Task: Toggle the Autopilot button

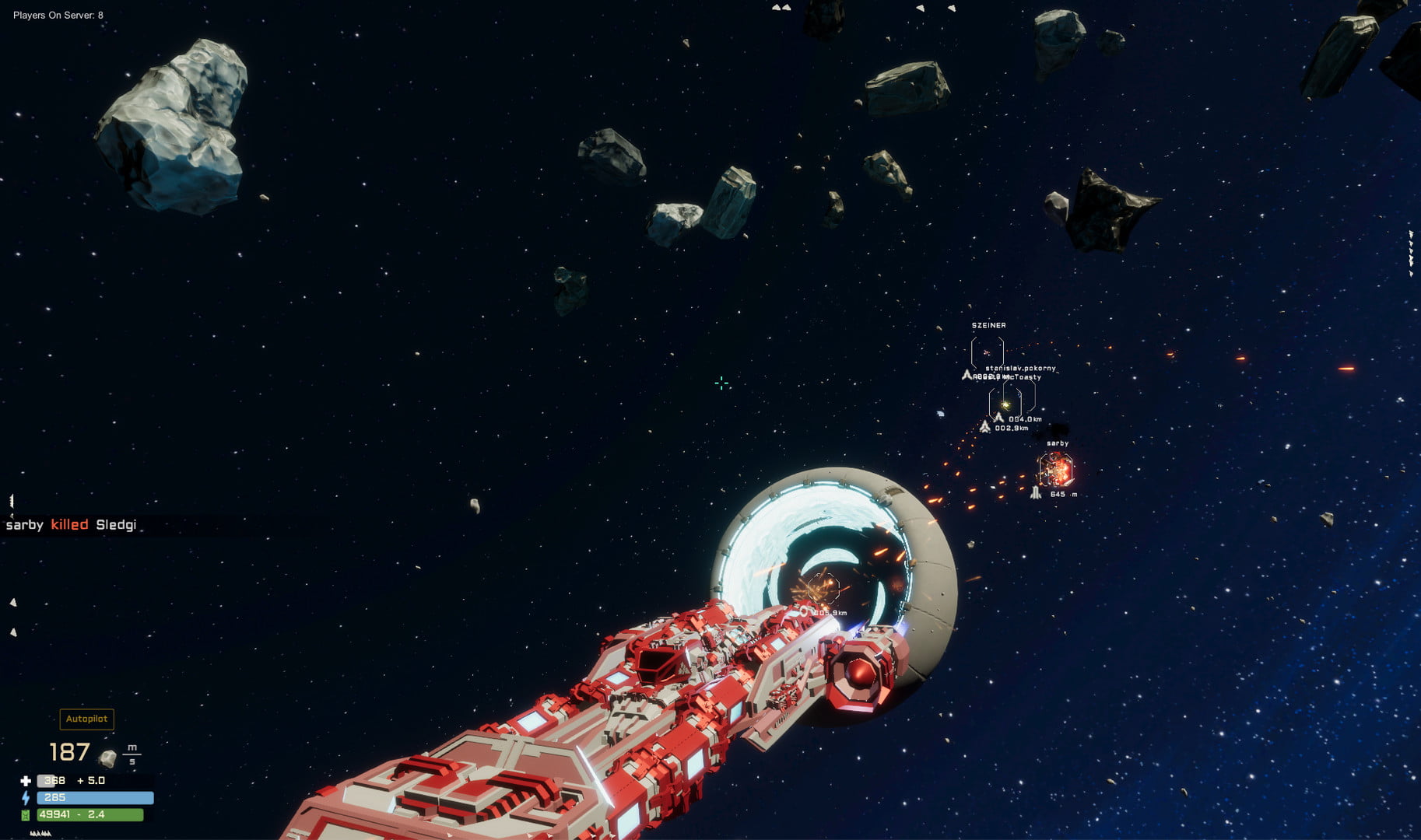Action: point(86,719)
